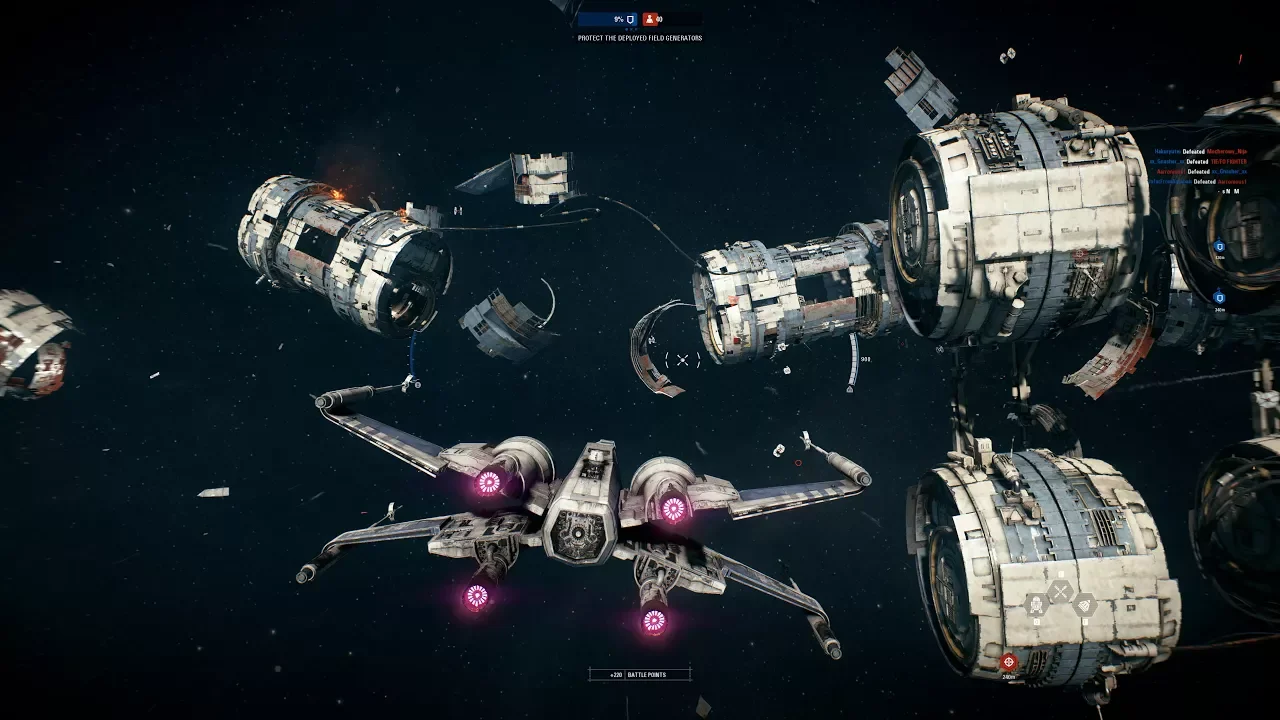Select the red enemy target marker
Viewport: 1280px width, 720px height.
(x=1008, y=661)
